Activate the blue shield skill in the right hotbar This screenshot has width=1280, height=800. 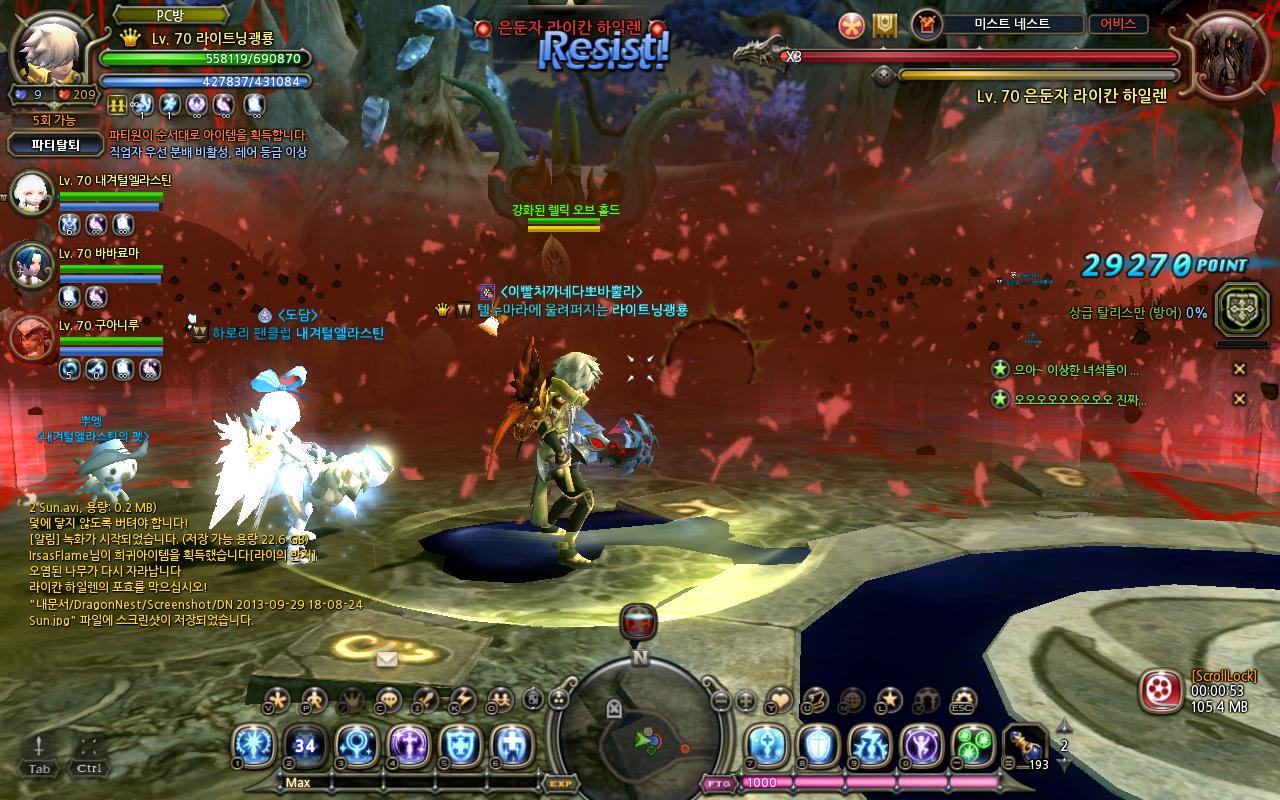tap(817, 746)
